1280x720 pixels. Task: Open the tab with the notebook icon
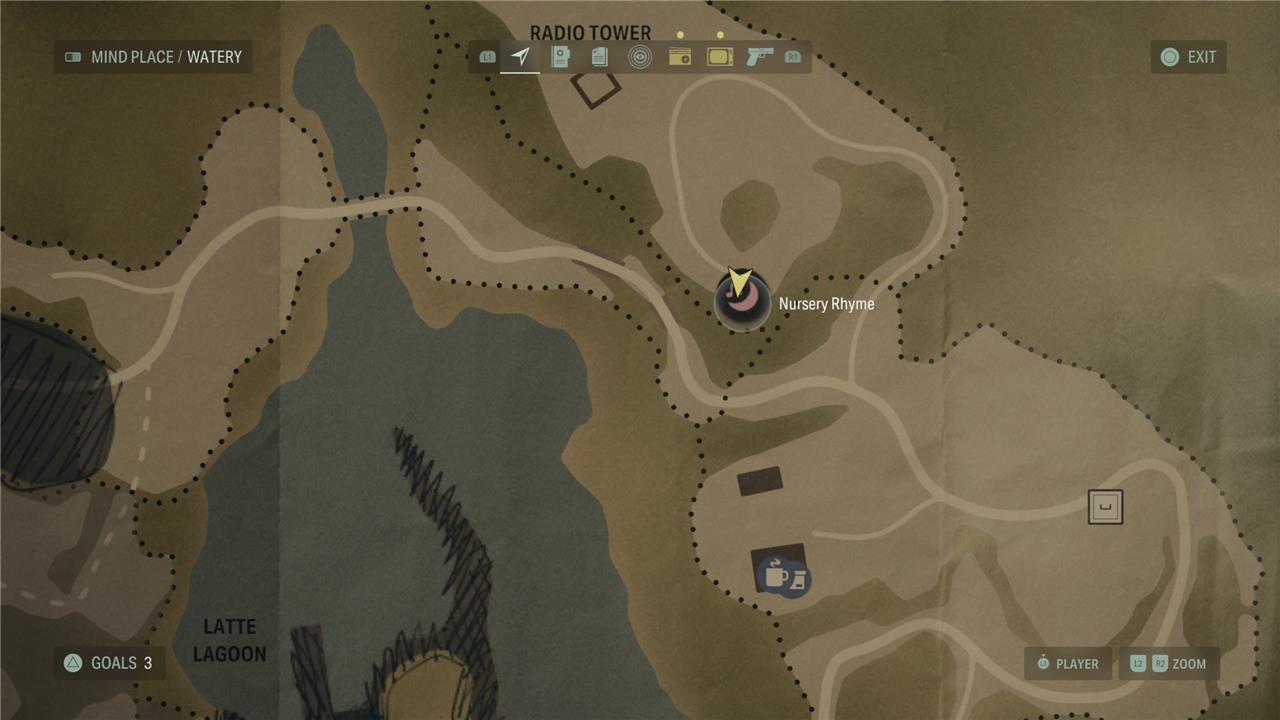point(561,57)
